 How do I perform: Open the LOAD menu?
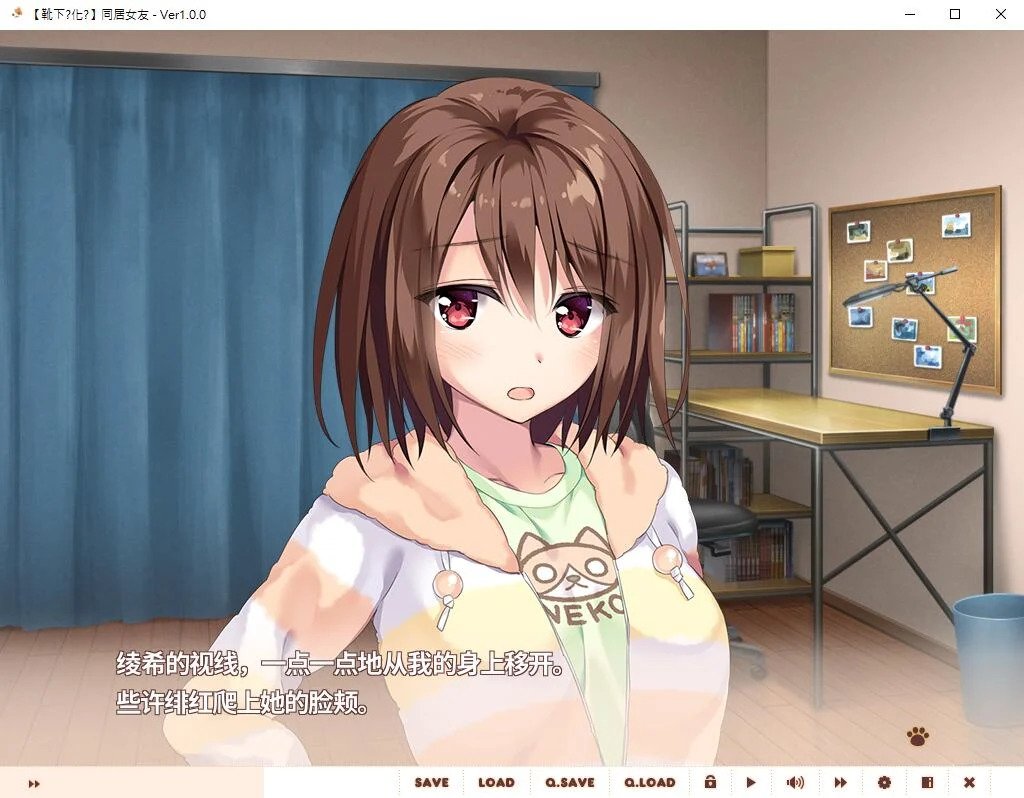tap(496, 782)
